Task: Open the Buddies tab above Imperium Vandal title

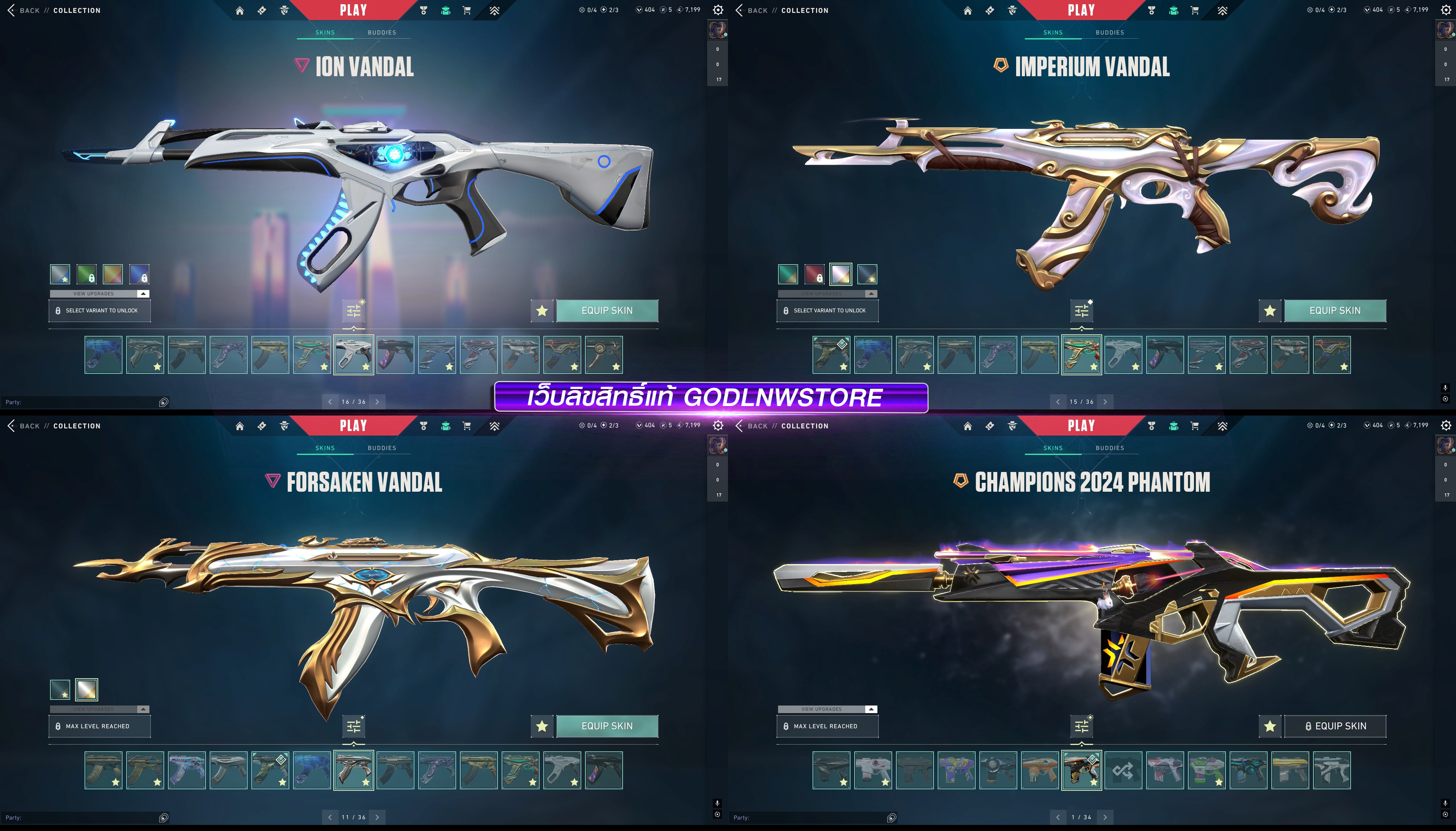Action: (1109, 33)
